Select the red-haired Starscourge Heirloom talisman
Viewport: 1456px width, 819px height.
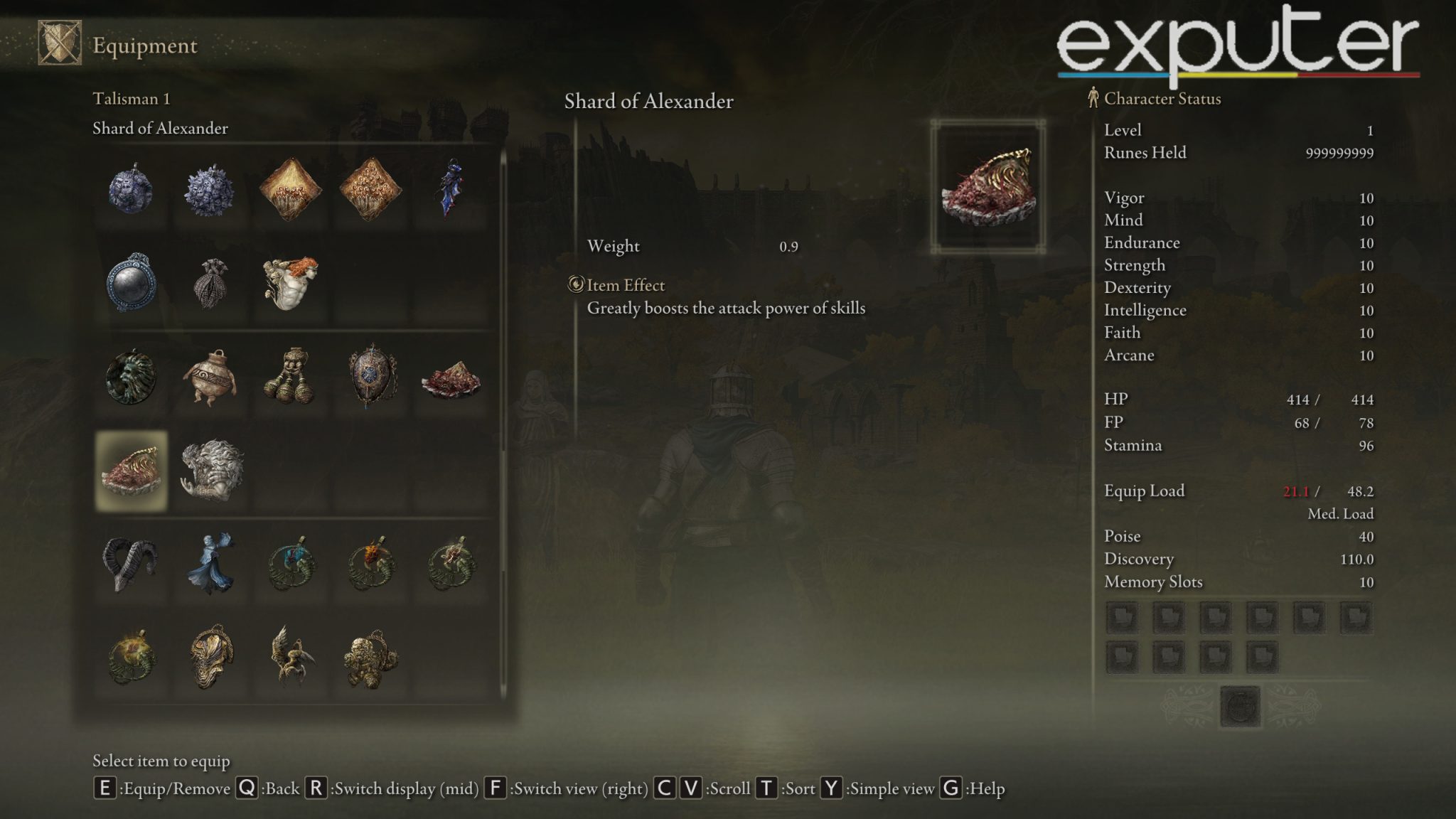point(291,284)
